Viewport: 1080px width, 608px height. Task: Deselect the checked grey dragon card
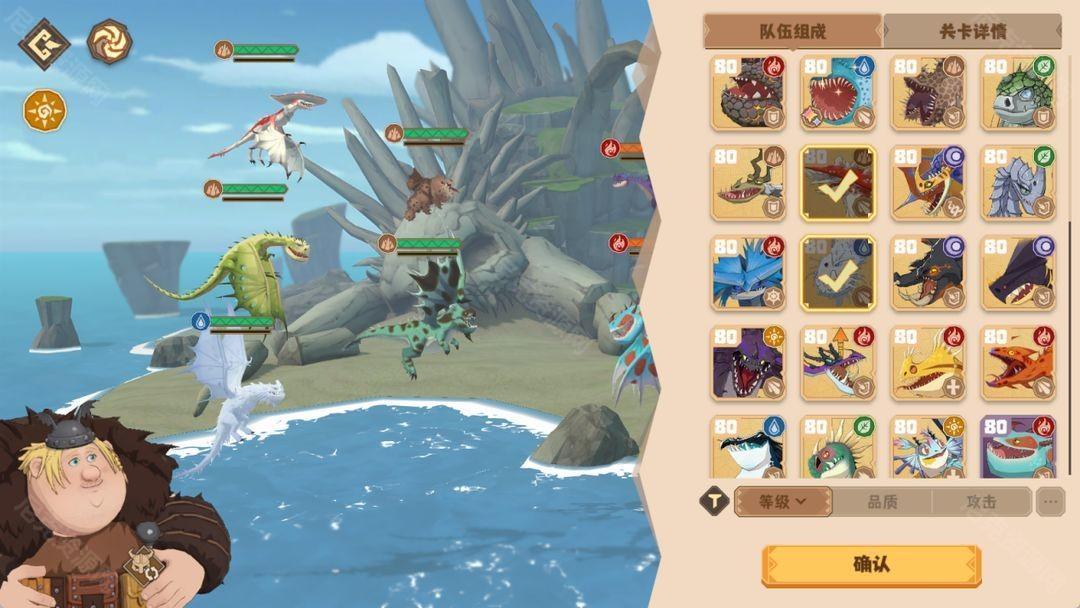[x=838, y=273]
